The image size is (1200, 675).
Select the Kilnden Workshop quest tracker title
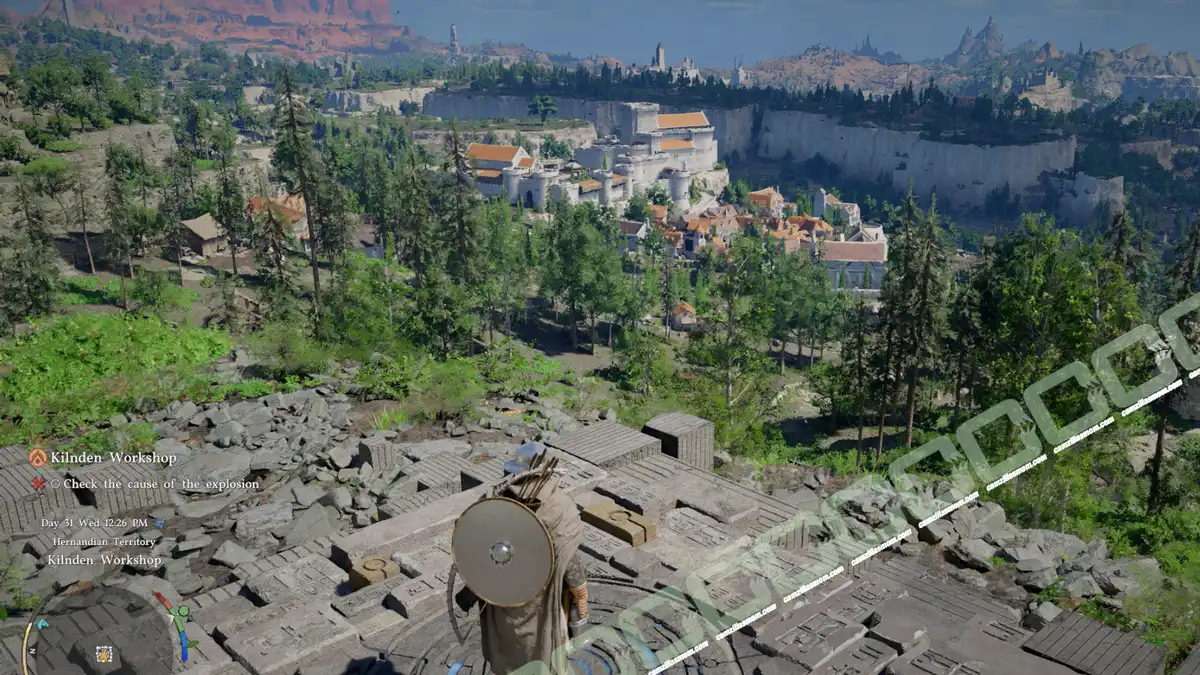[x=113, y=458]
